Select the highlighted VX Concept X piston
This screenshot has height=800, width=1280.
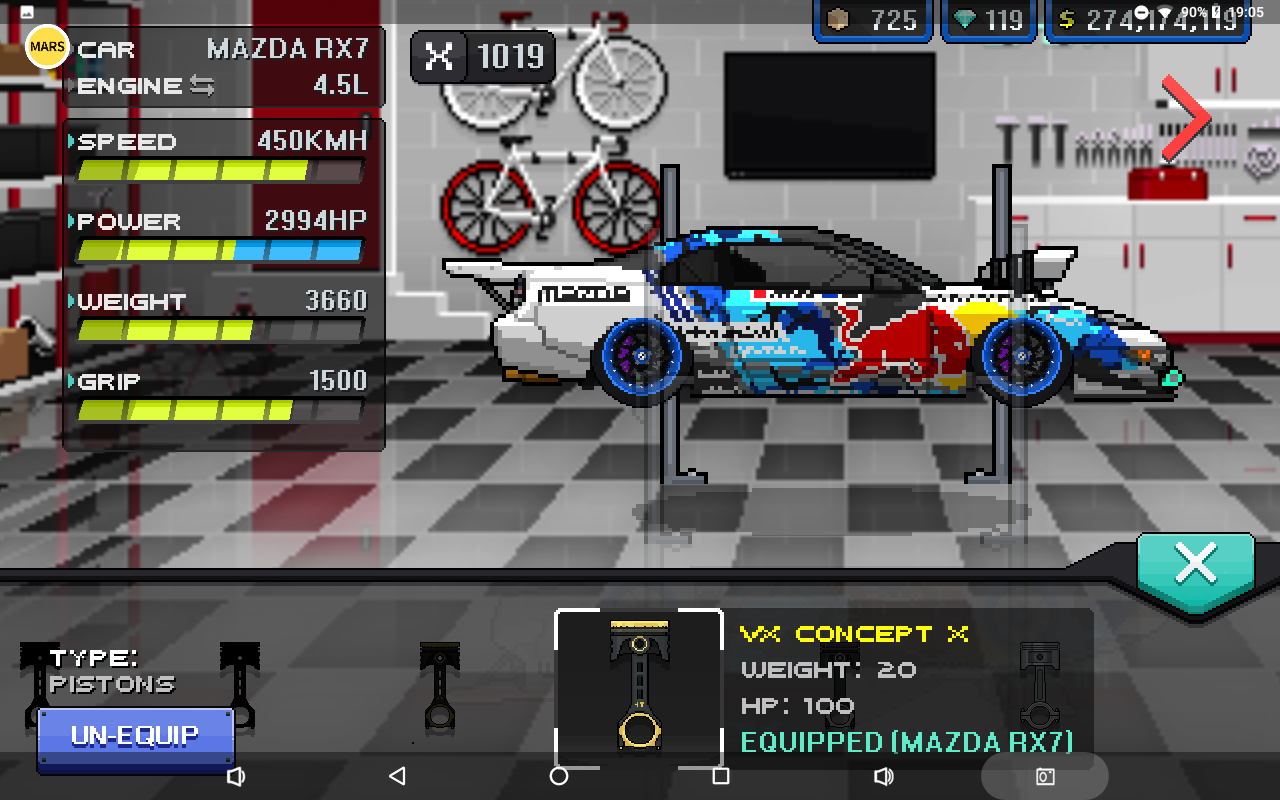[x=639, y=686]
